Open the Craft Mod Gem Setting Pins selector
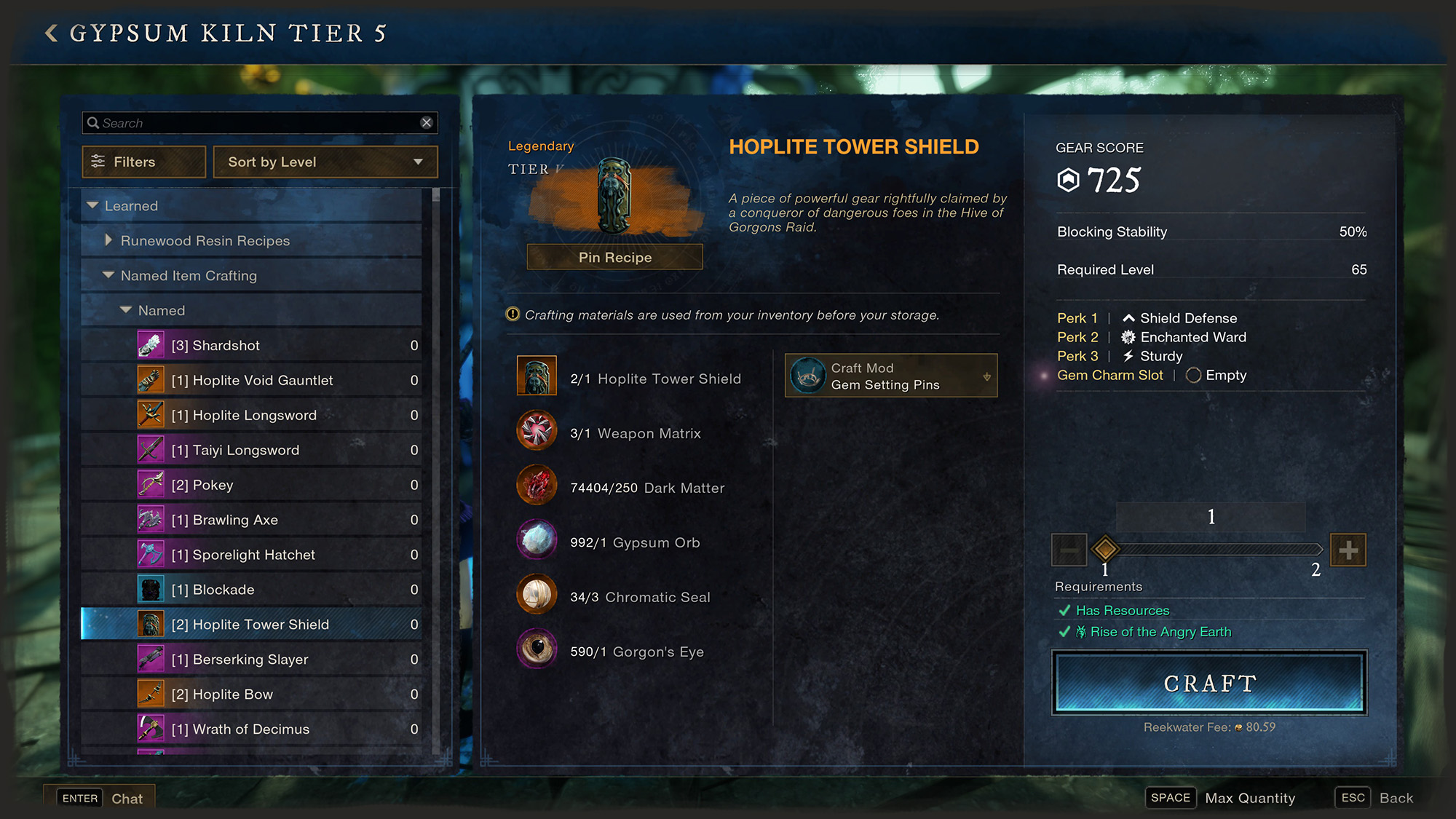1456x819 pixels. [x=890, y=376]
